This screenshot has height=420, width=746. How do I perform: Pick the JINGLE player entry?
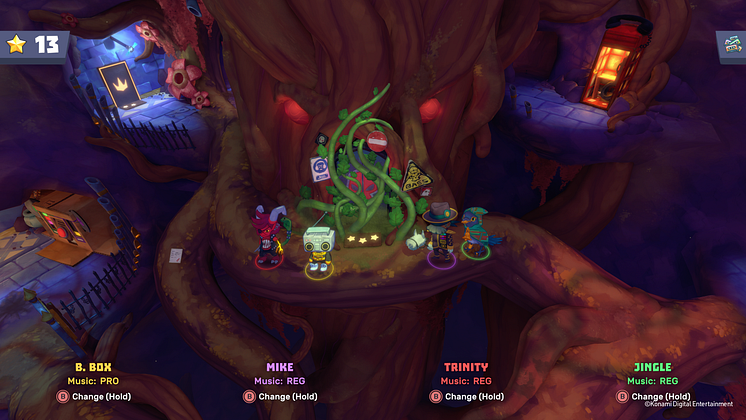[653, 366]
